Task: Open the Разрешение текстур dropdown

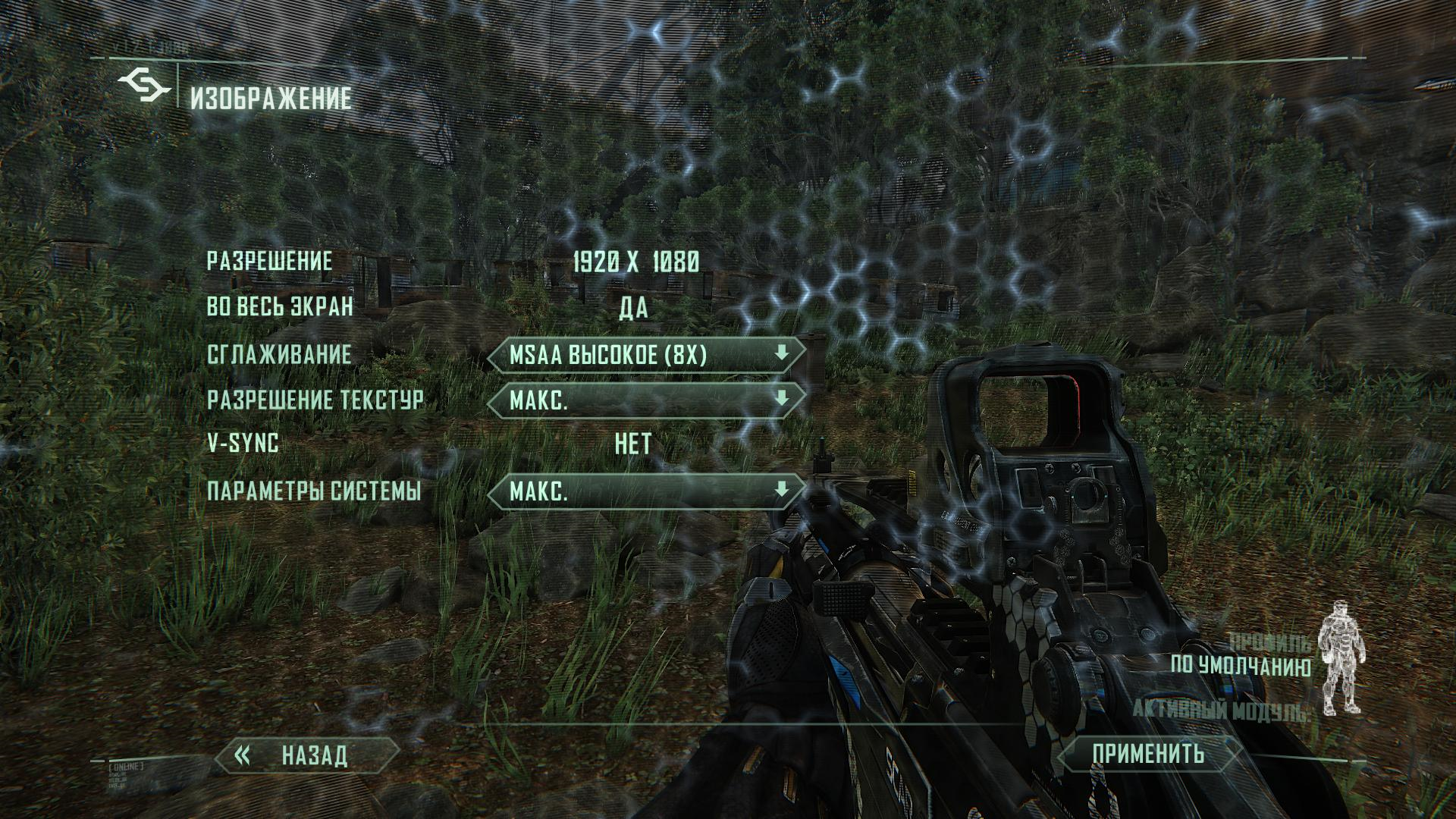Action: [x=646, y=400]
